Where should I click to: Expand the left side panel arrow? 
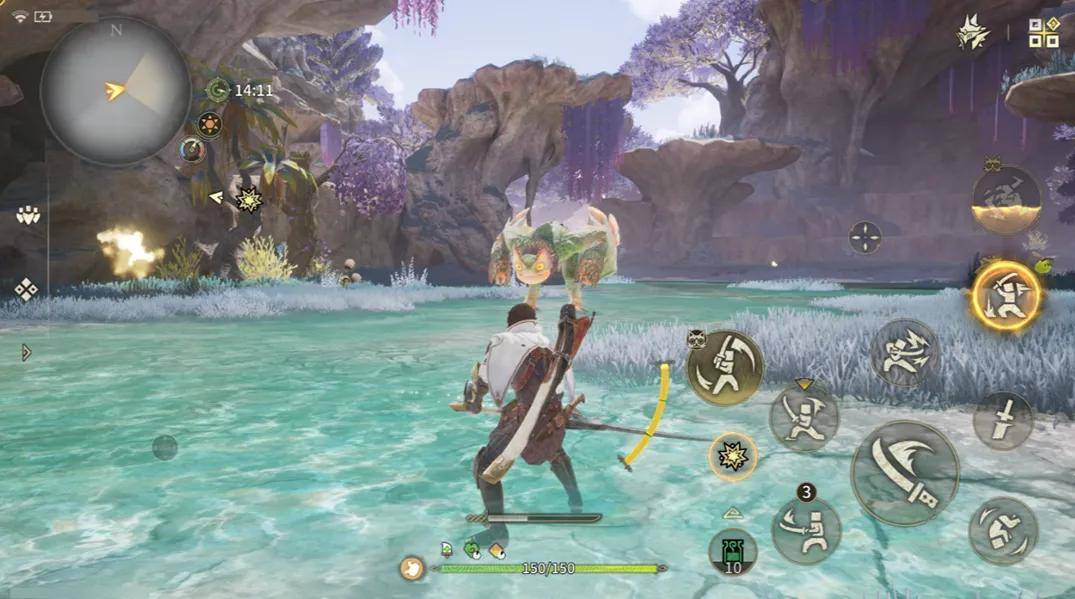coord(26,352)
